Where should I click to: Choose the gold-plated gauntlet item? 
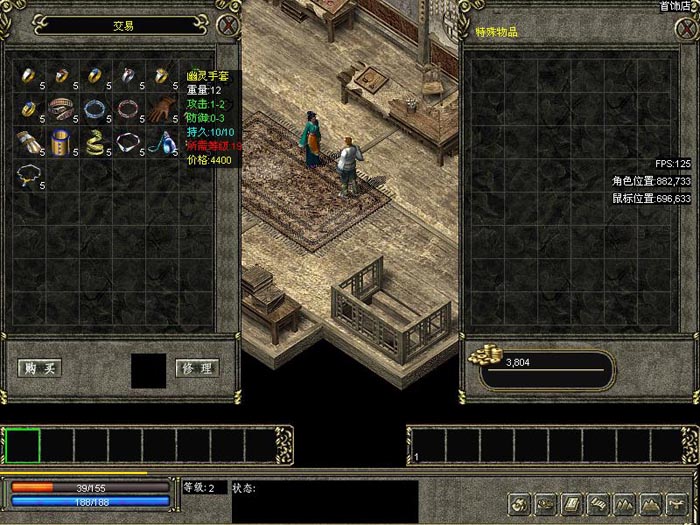28,142
